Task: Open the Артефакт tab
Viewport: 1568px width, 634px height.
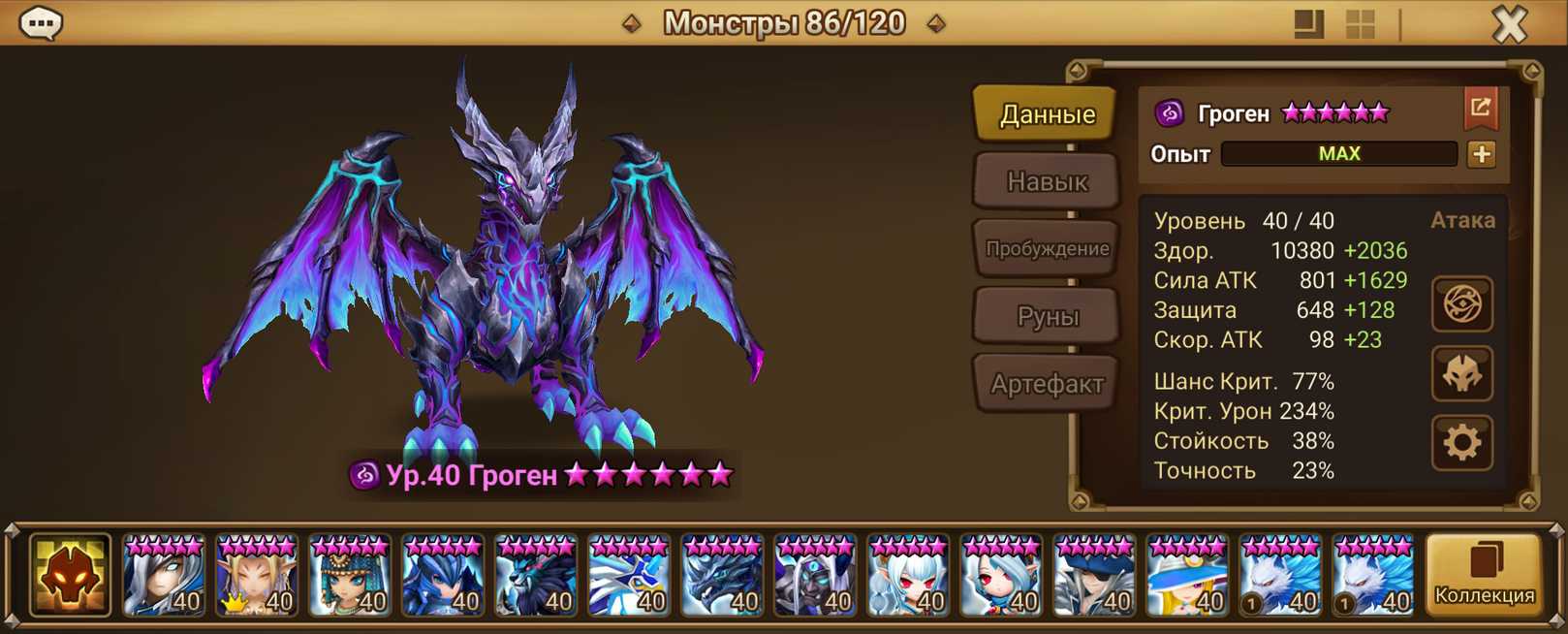Action: click(x=1047, y=384)
